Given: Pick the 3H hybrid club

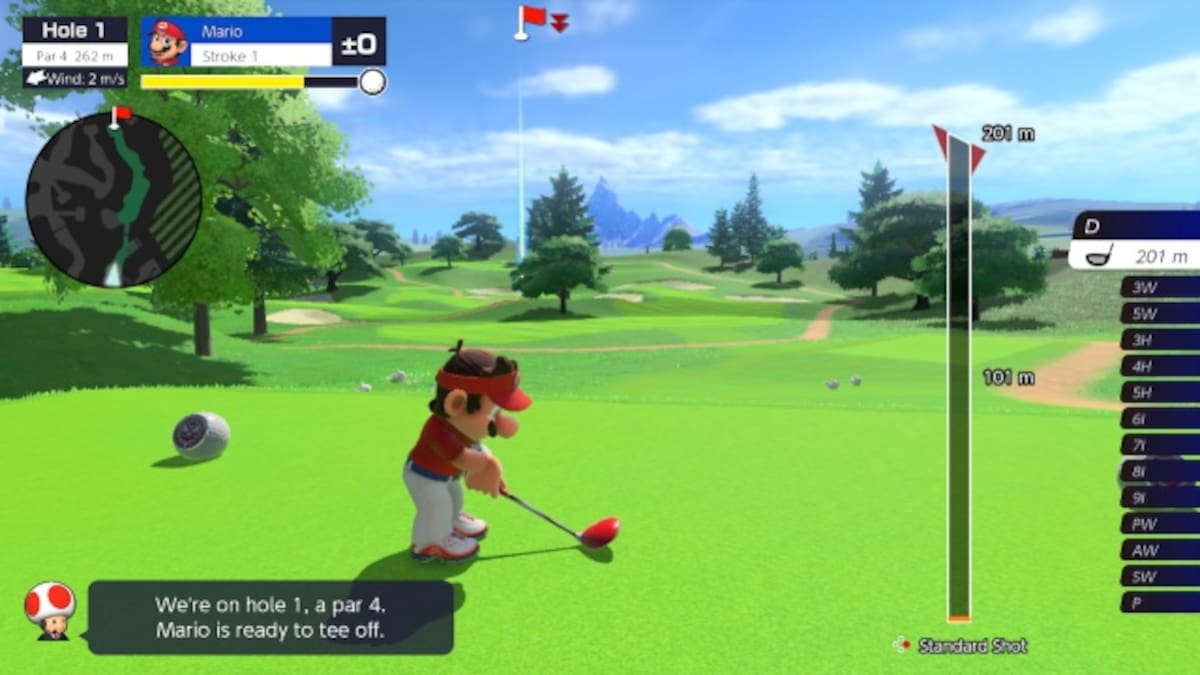Looking at the screenshot, I should [1160, 340].
